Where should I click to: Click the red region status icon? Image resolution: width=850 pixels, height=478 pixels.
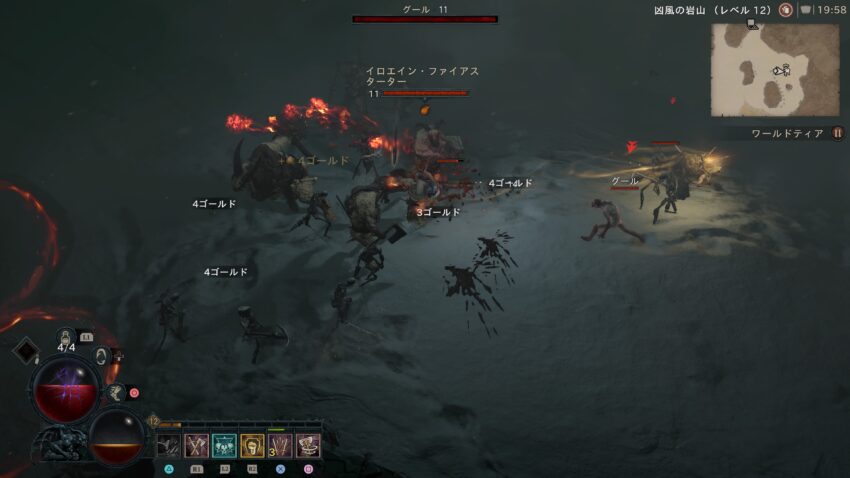pyautogui.click(x=786, y=10)
